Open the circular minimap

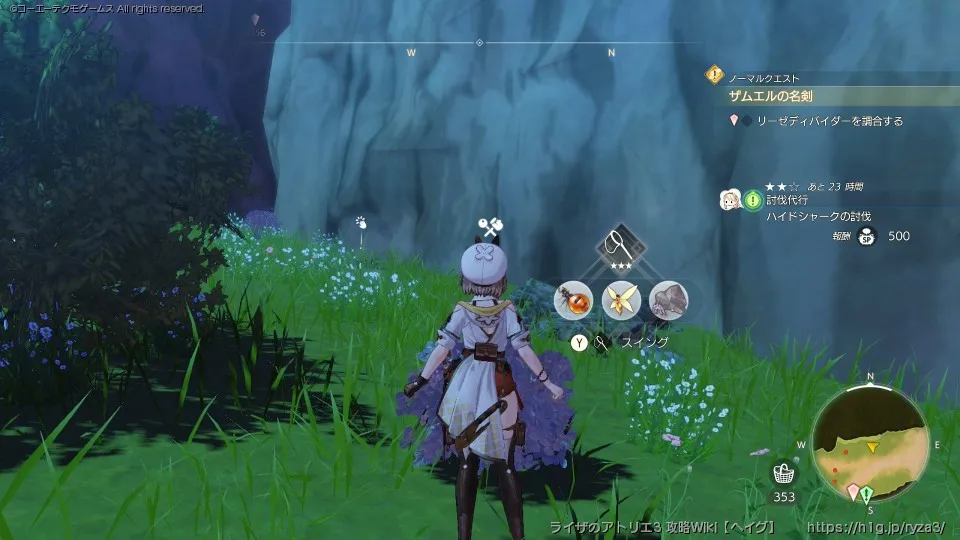(870, 442)
